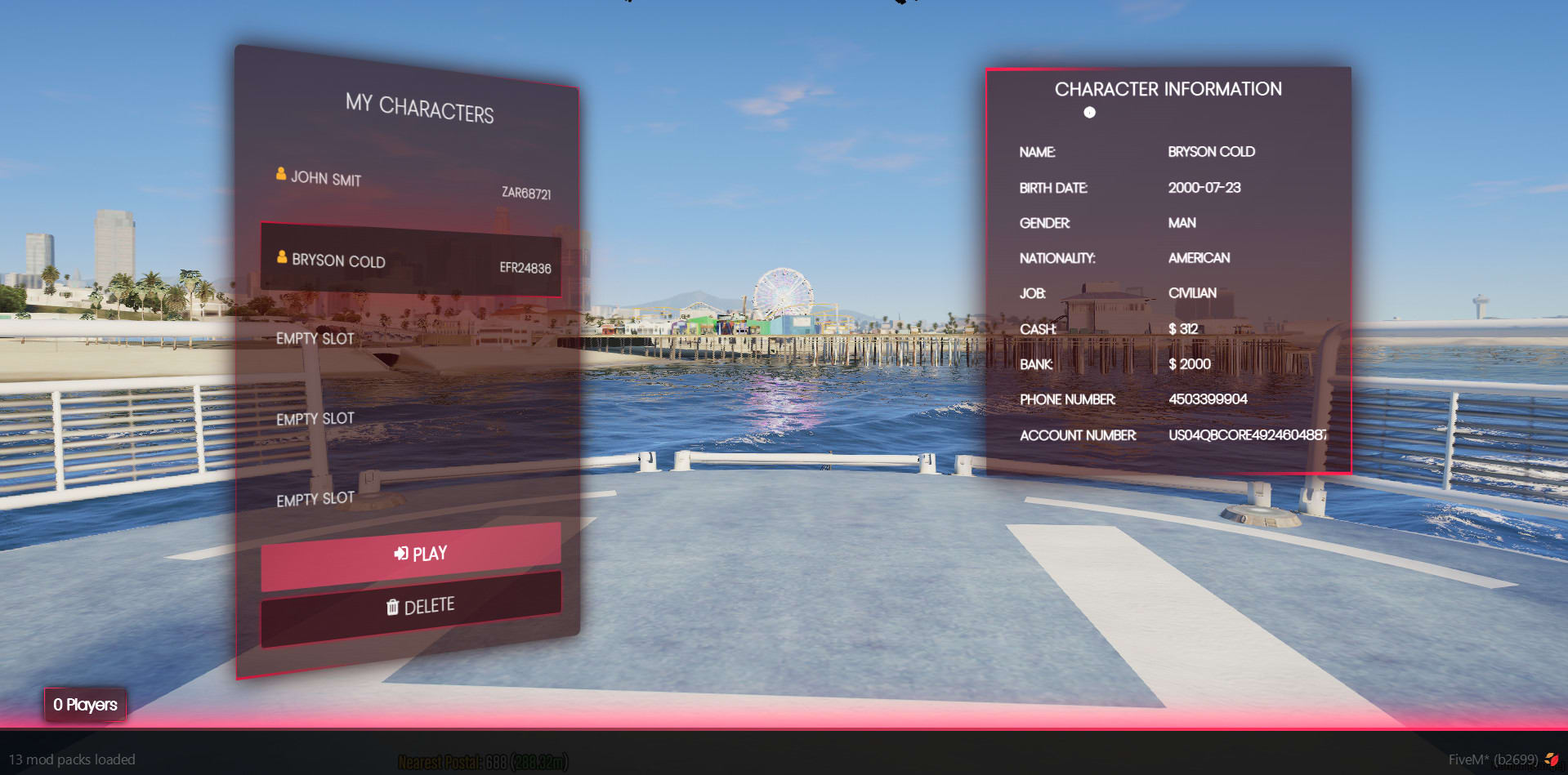
Task: Open character ID EFR24836 details
Action: 525,267
